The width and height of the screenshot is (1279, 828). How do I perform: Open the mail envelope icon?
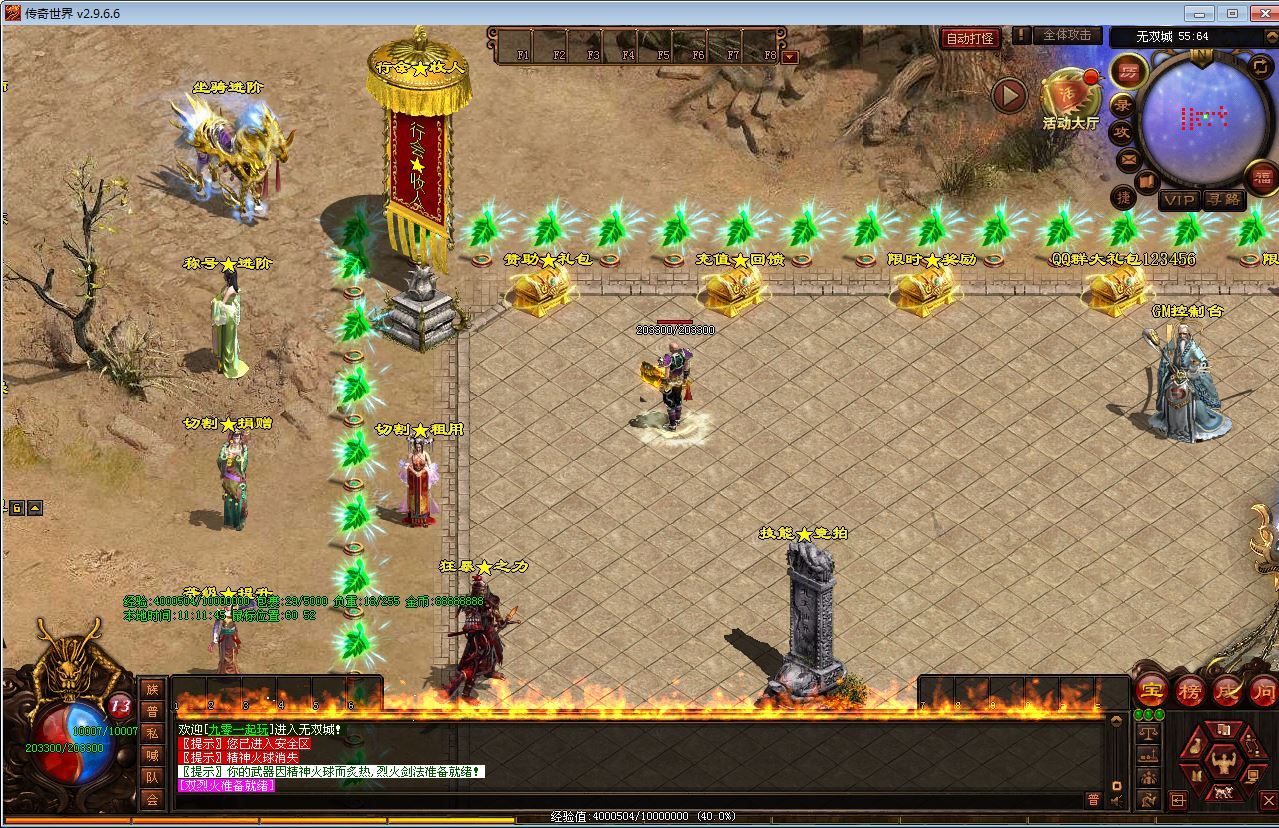click(x=1128, y=159)
